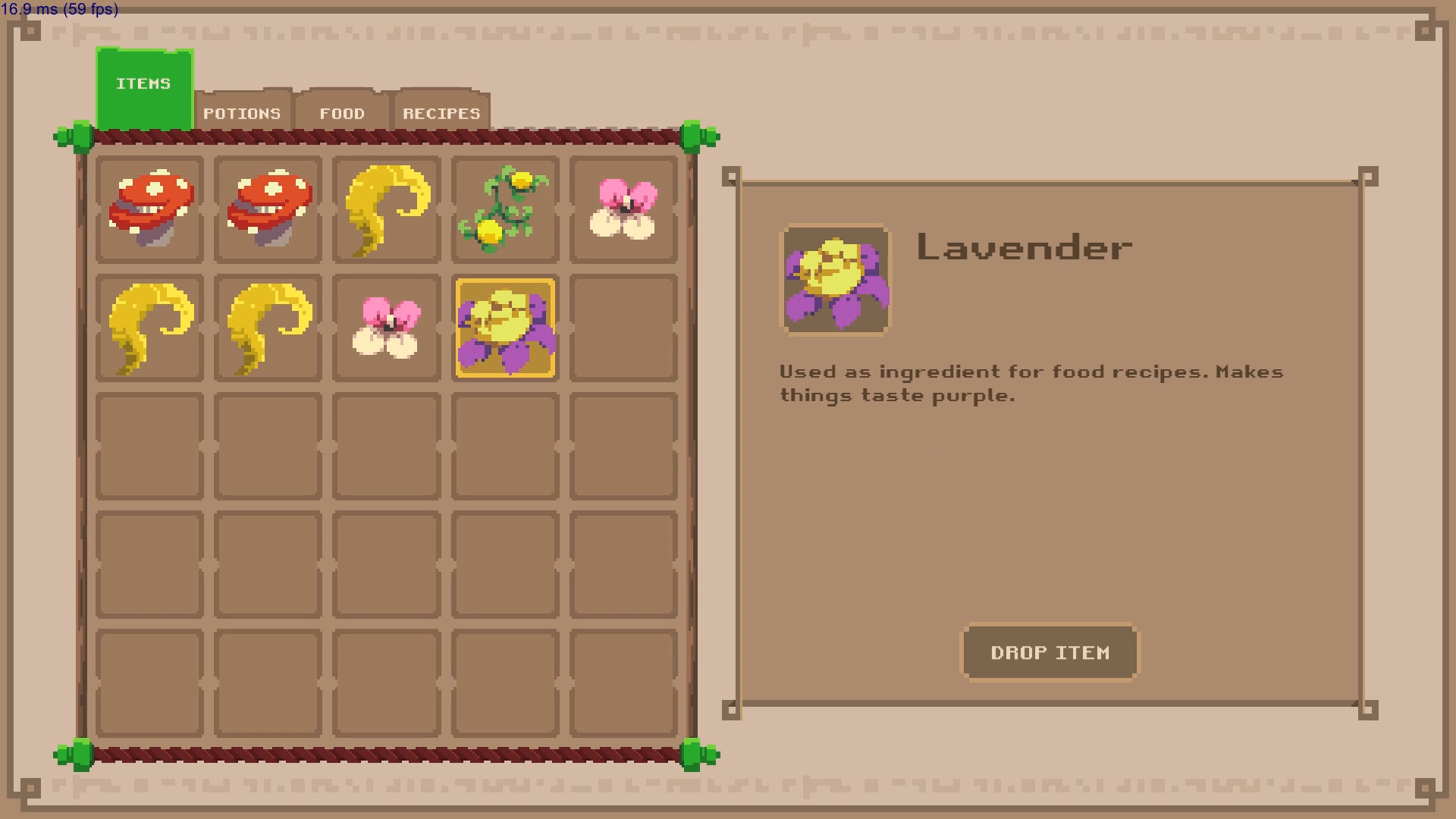Viewport: 1456px width, 819px height.
Task: Click the second red spotted mushroom
Action: pyautogui.click(x=268, y=209)
